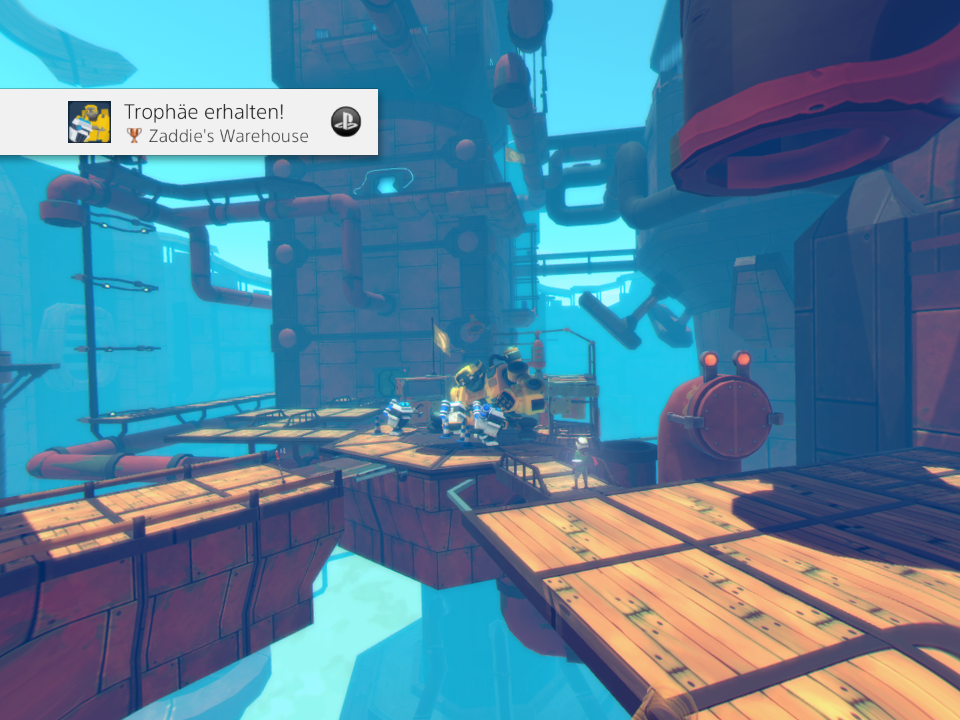Click the trophy thumbnail image in the notification
The image size is (960, 720).
coord(89,122)
